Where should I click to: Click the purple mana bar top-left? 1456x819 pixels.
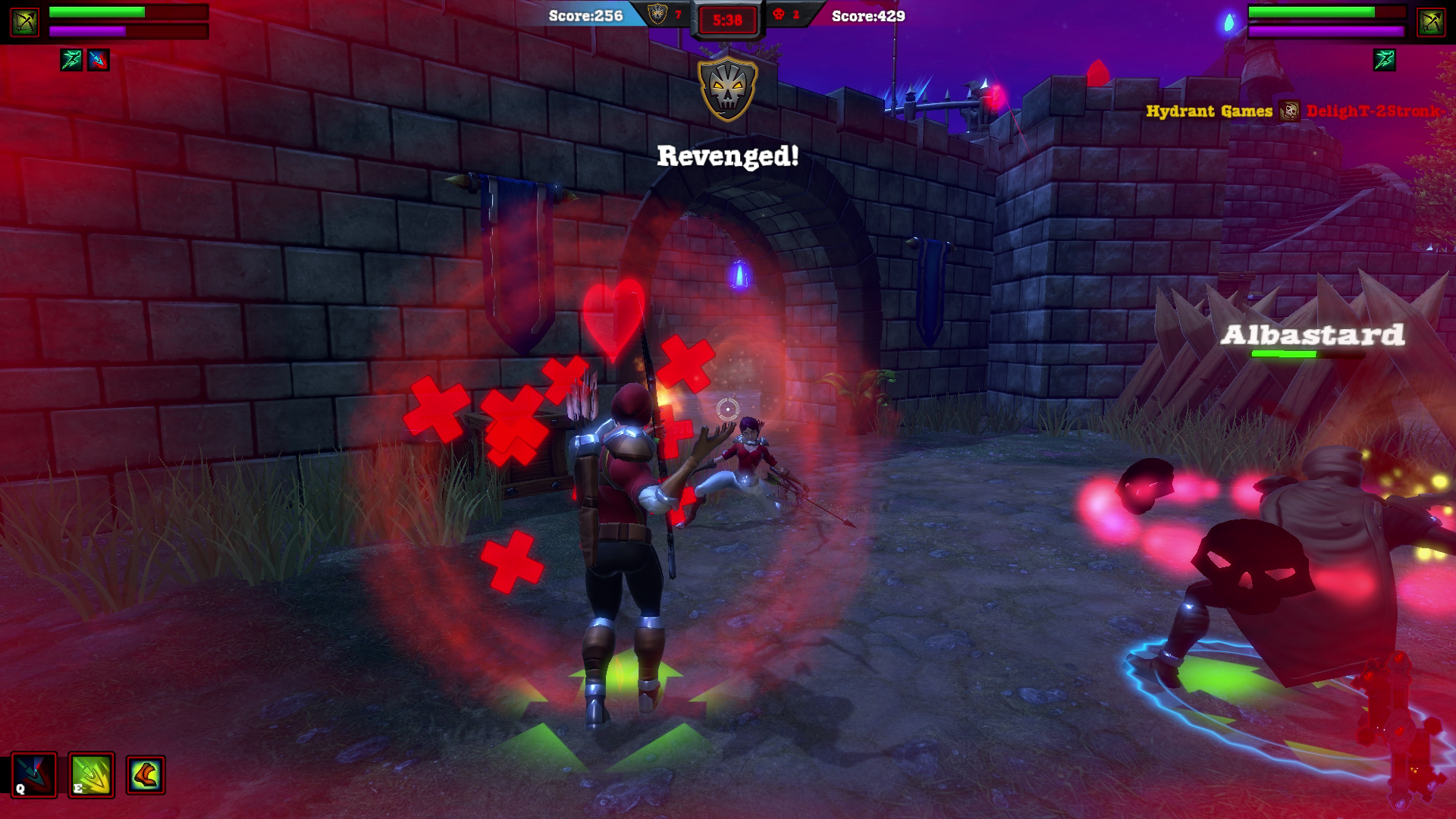[93, 30]
